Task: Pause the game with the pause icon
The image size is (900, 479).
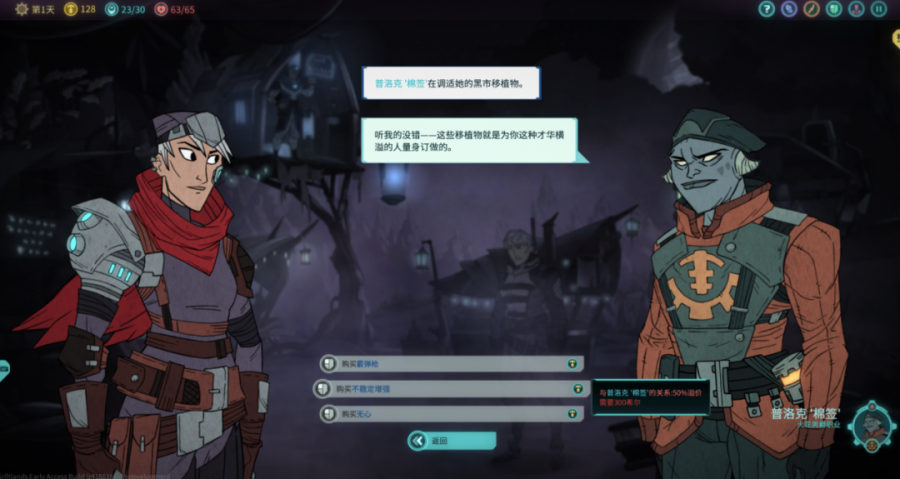Action: 879,9
